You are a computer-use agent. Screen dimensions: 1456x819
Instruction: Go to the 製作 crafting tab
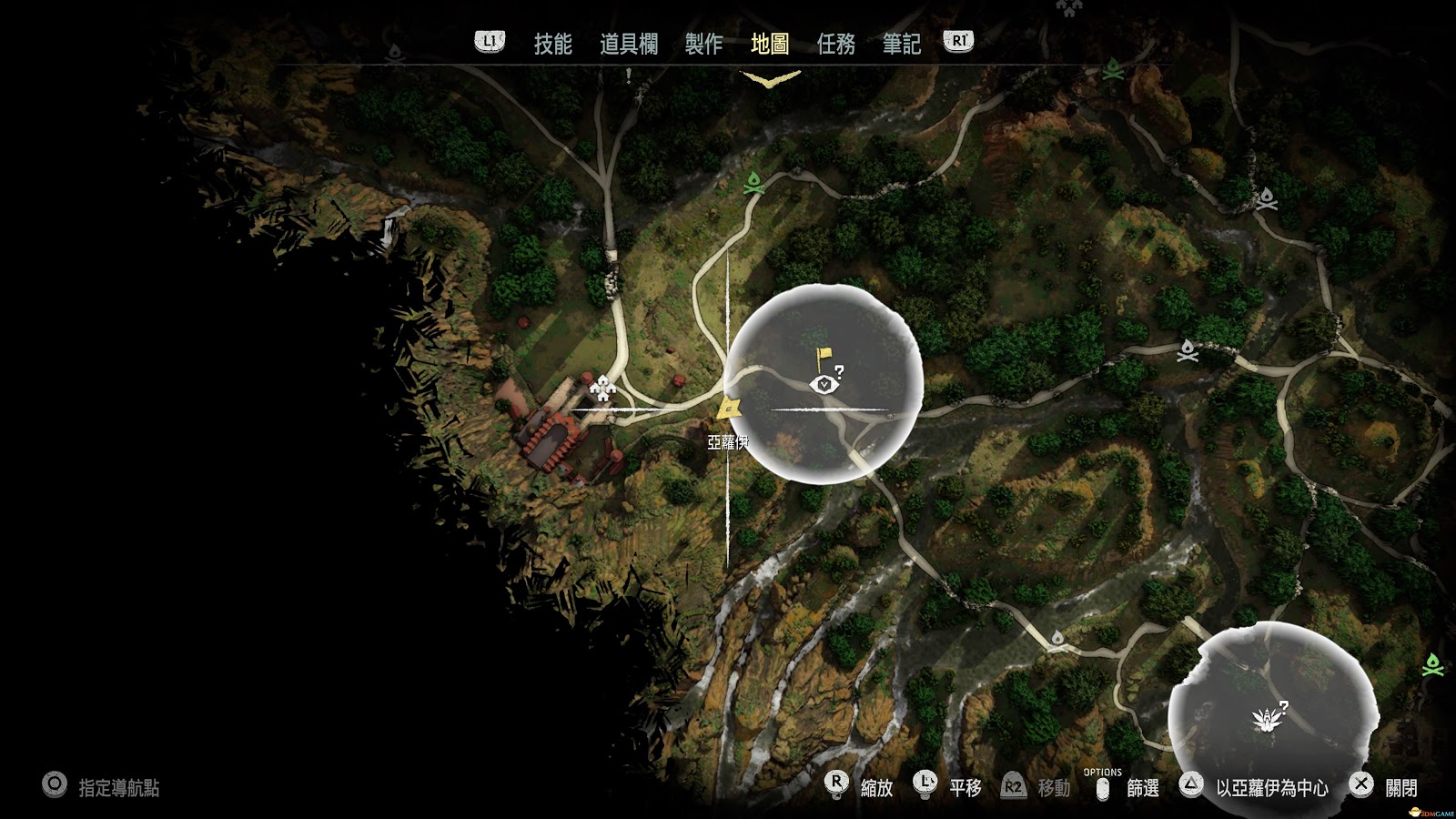pos(703,44)
